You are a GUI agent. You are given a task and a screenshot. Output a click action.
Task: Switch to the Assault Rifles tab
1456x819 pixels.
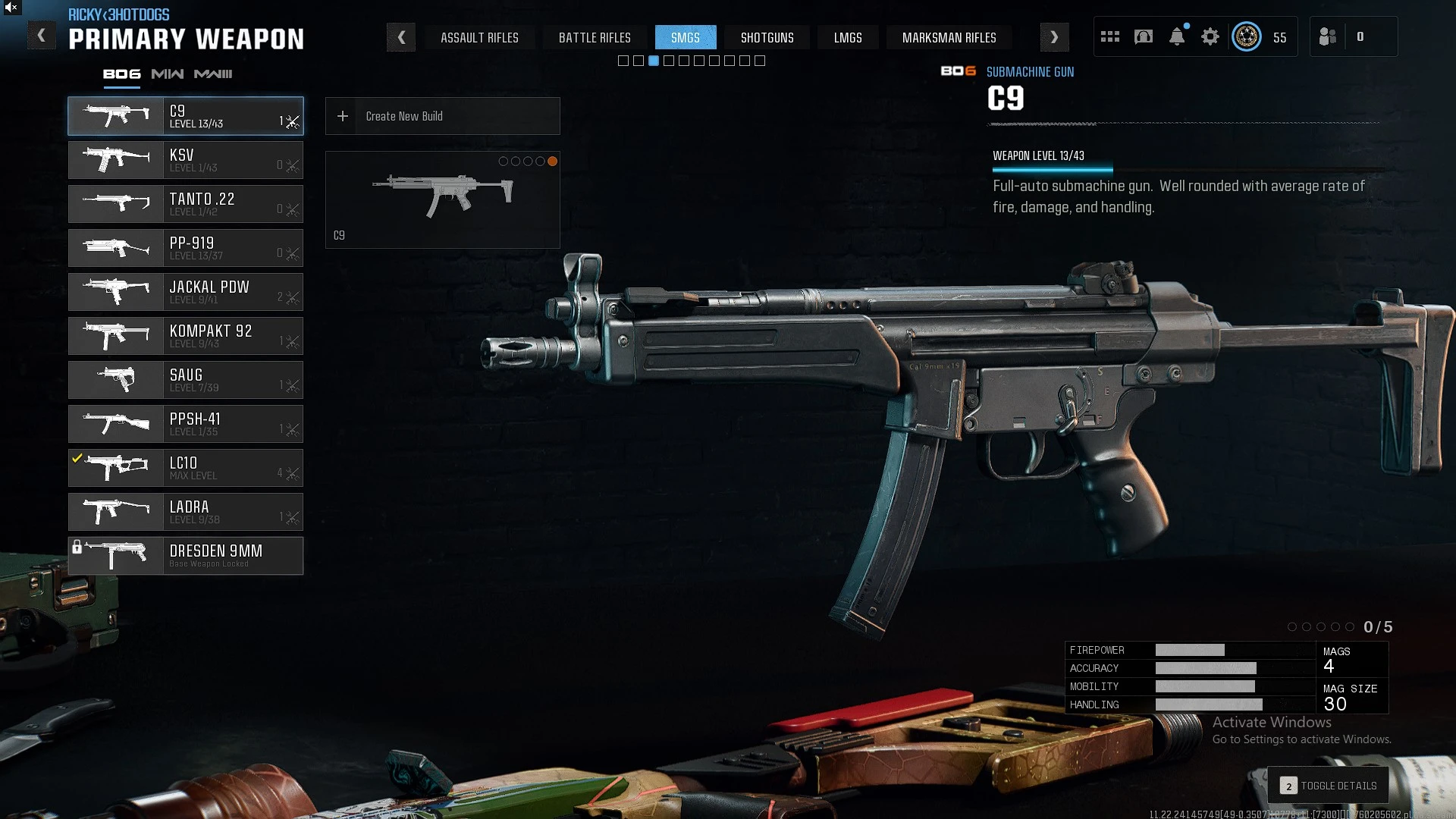(x=479, y=37)
